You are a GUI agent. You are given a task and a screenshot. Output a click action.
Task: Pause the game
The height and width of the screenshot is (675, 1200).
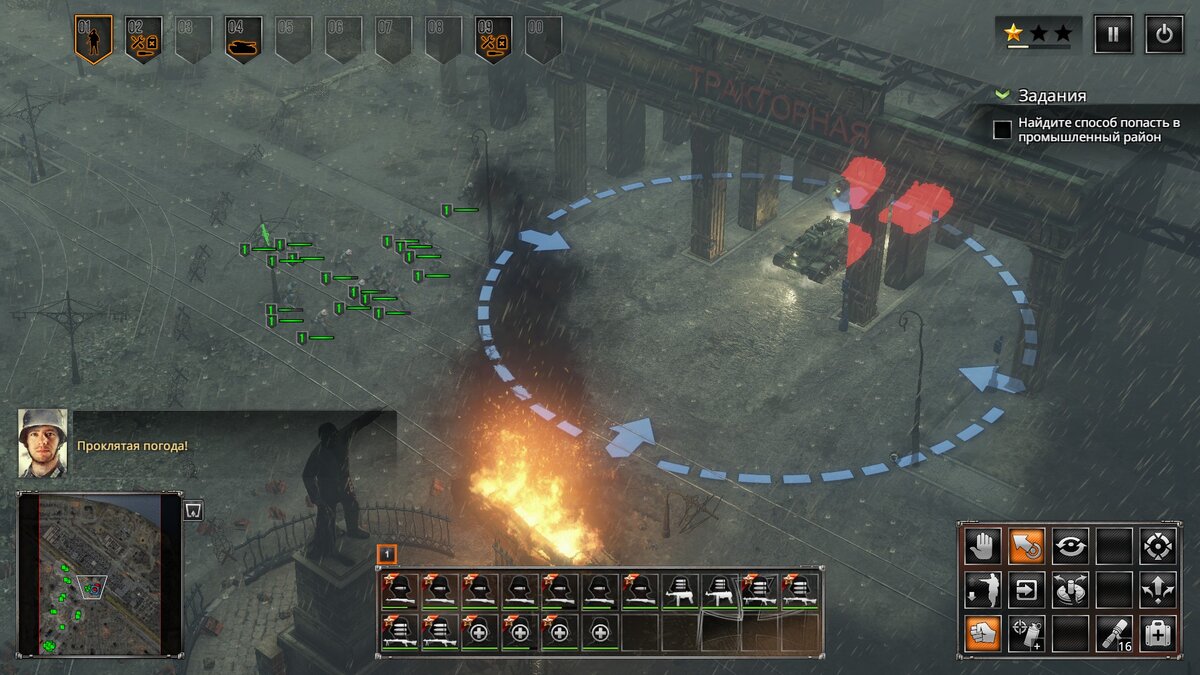pyautogui.click(x=1113, y=34)
